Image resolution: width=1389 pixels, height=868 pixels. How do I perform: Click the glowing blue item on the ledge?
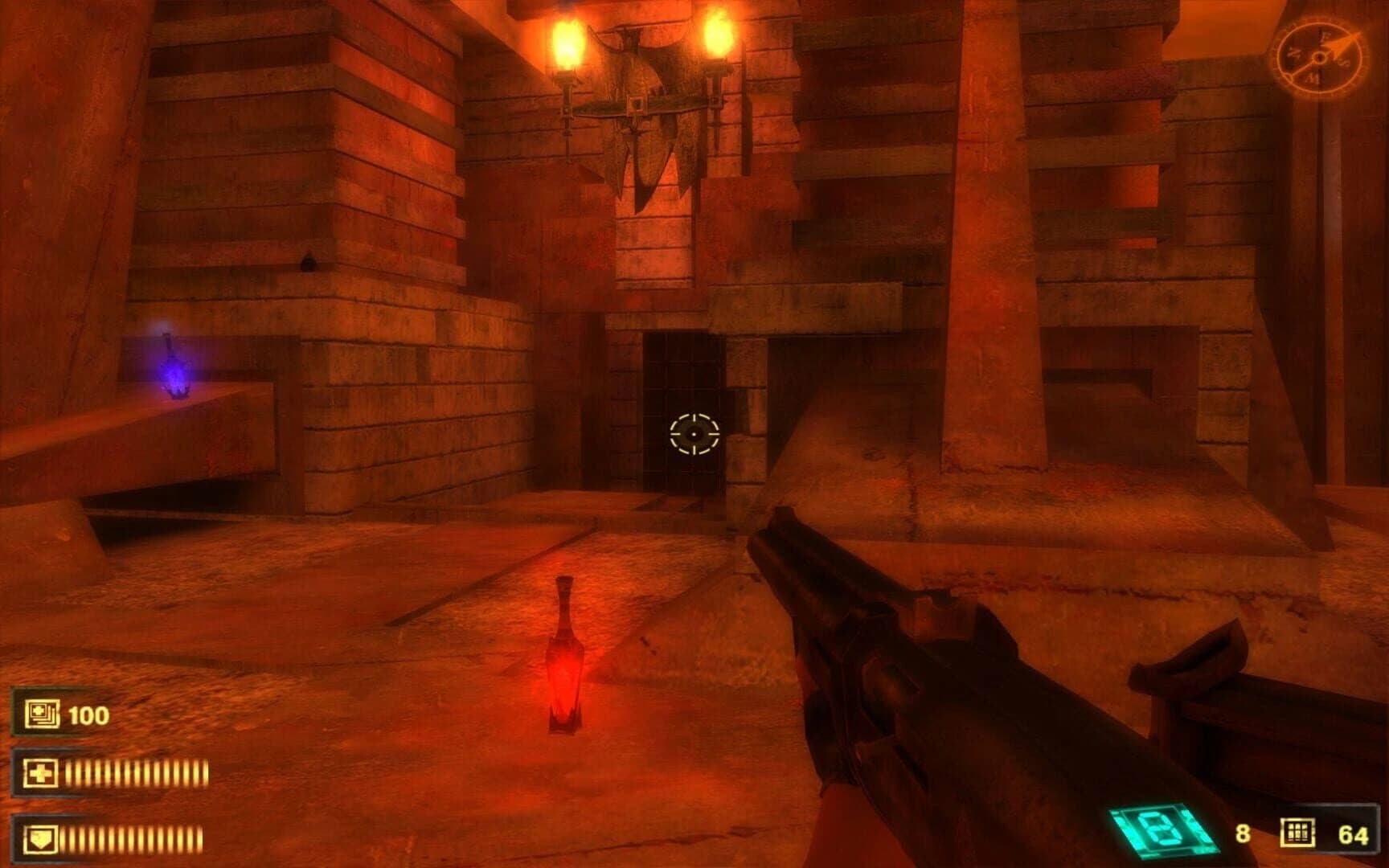click(175, 374)
